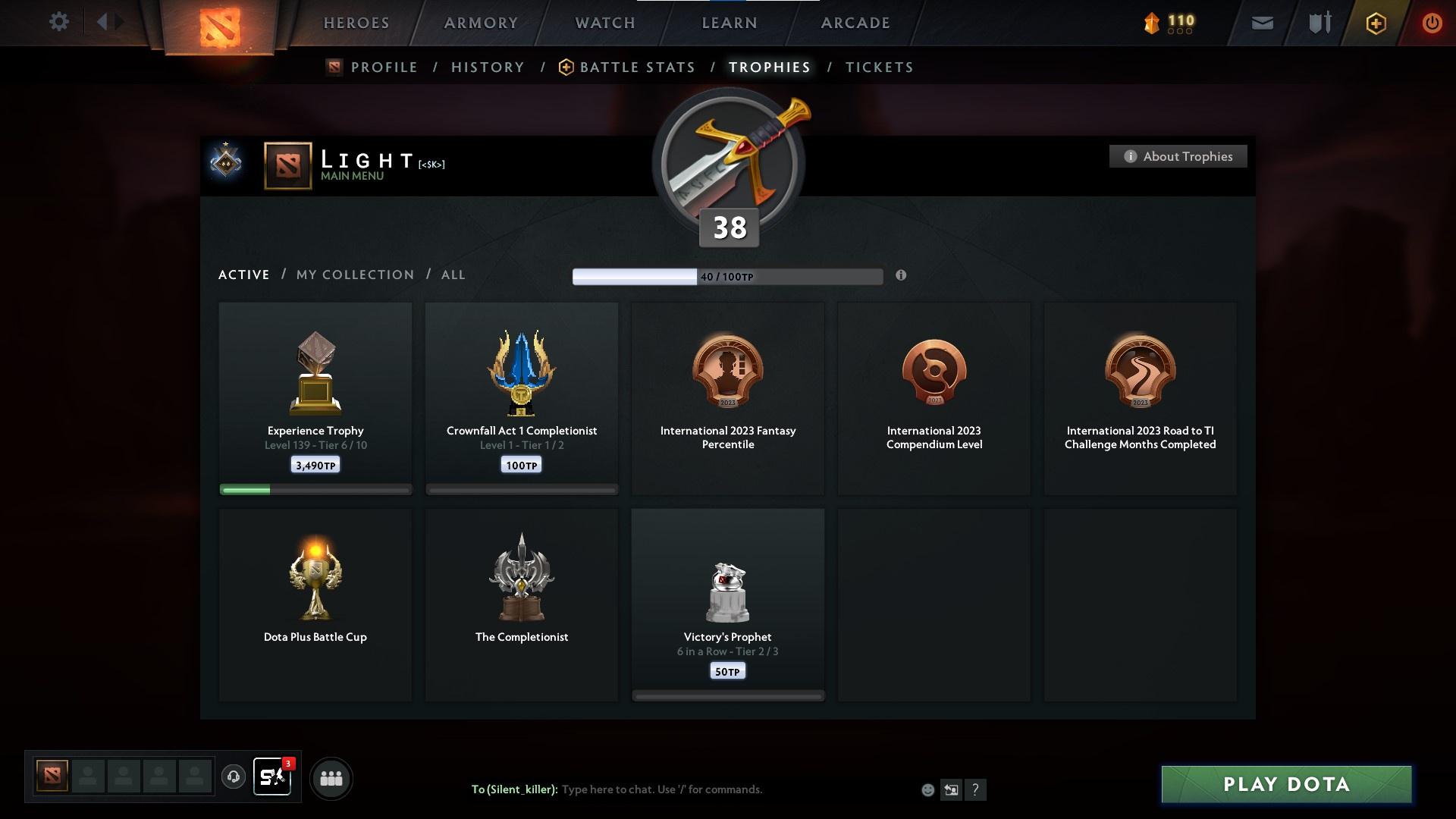Click the About Trophies button
The image size is (1456, 819).
pyautogui.click(x=1178, y=156)
